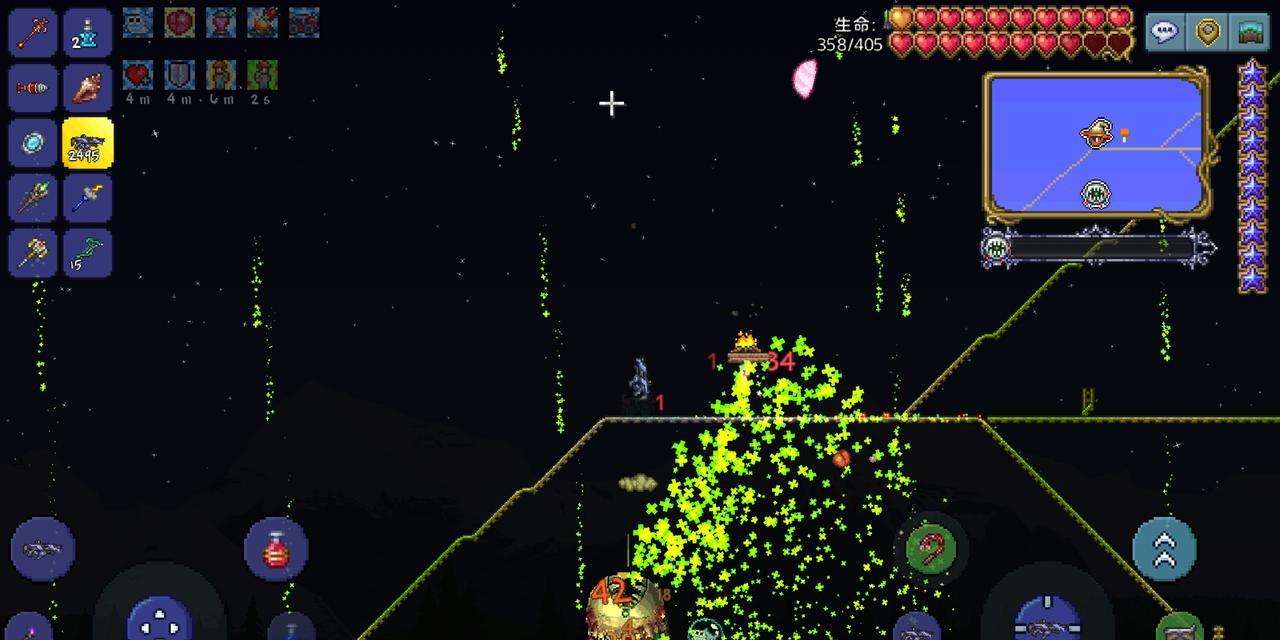
Task: Choose the blue lightning rod slot
Action: (88, 198)
